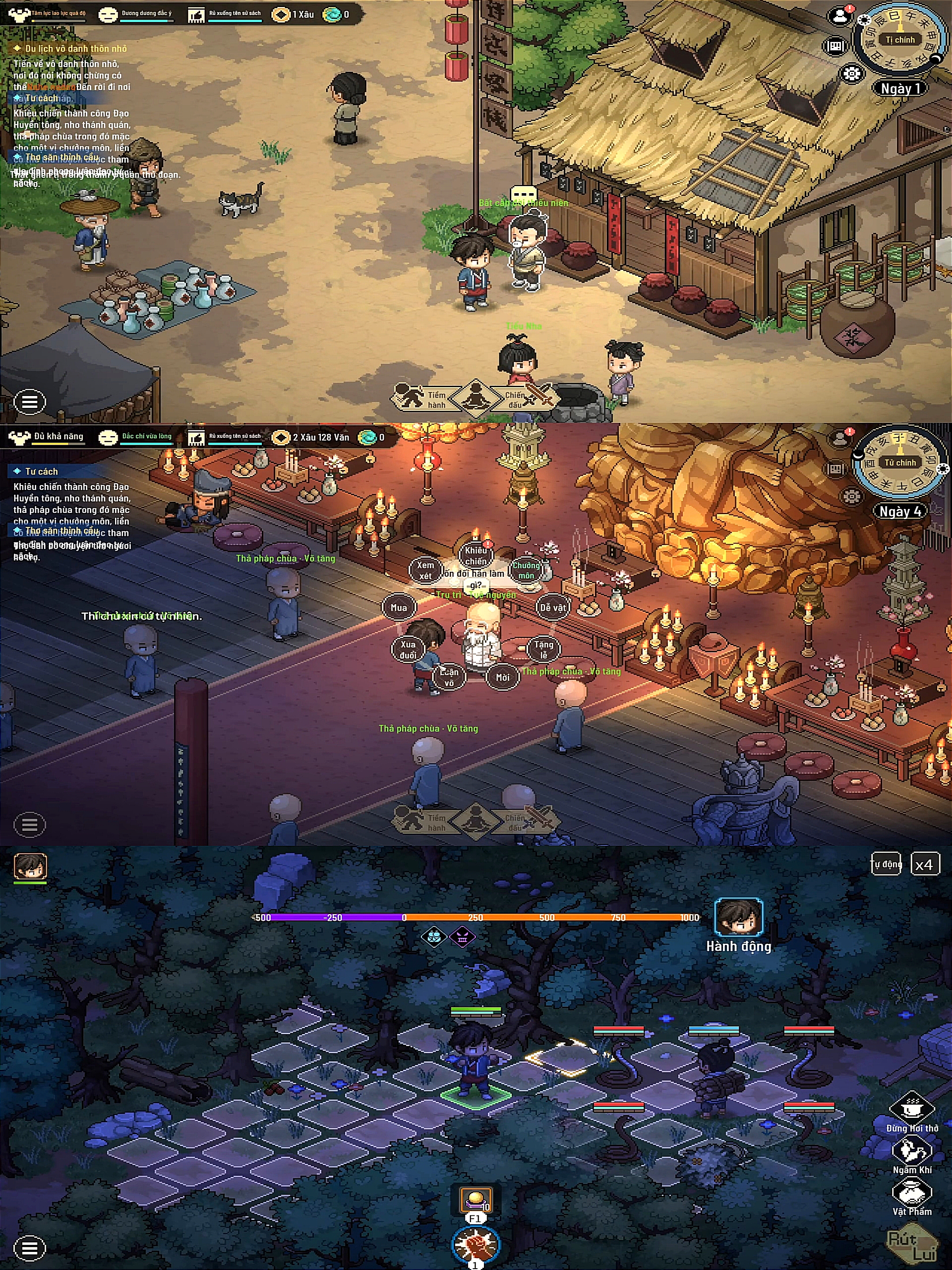Viewport: 952px width, 1270px height.
Task: Use the Đừng Hơi thở action
Action: [x=912, y=1109]
